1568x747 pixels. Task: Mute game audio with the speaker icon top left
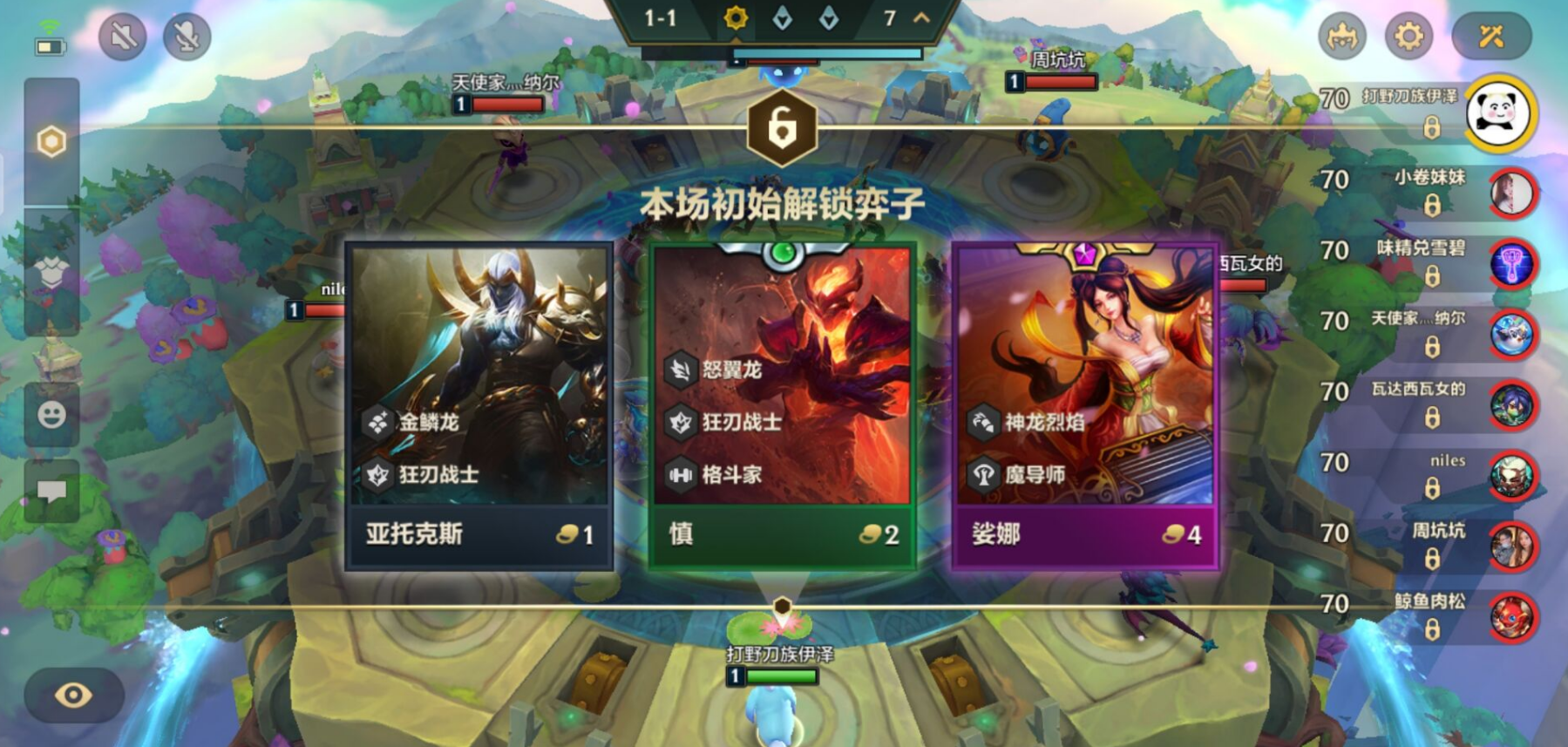pos(122,37)
